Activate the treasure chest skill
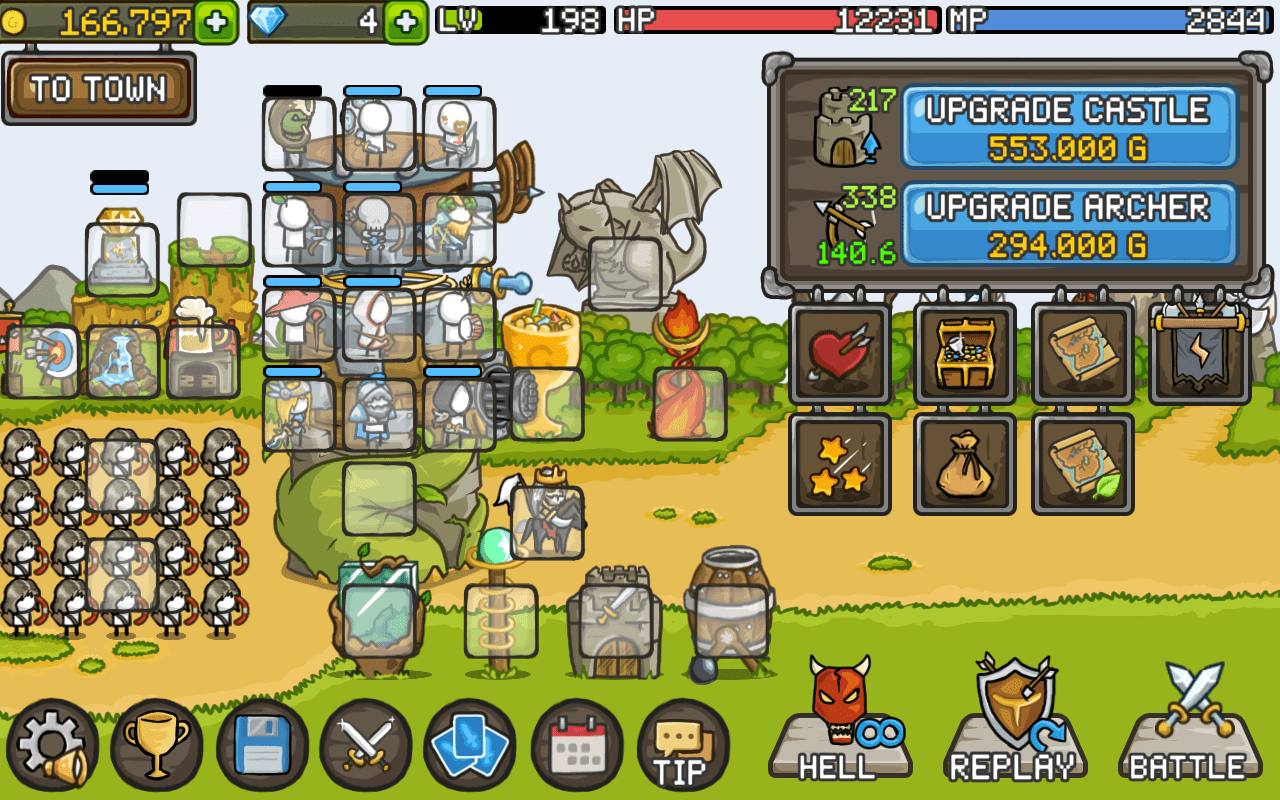Screen dimensions: 1280x800 click(x=964, y=355)
